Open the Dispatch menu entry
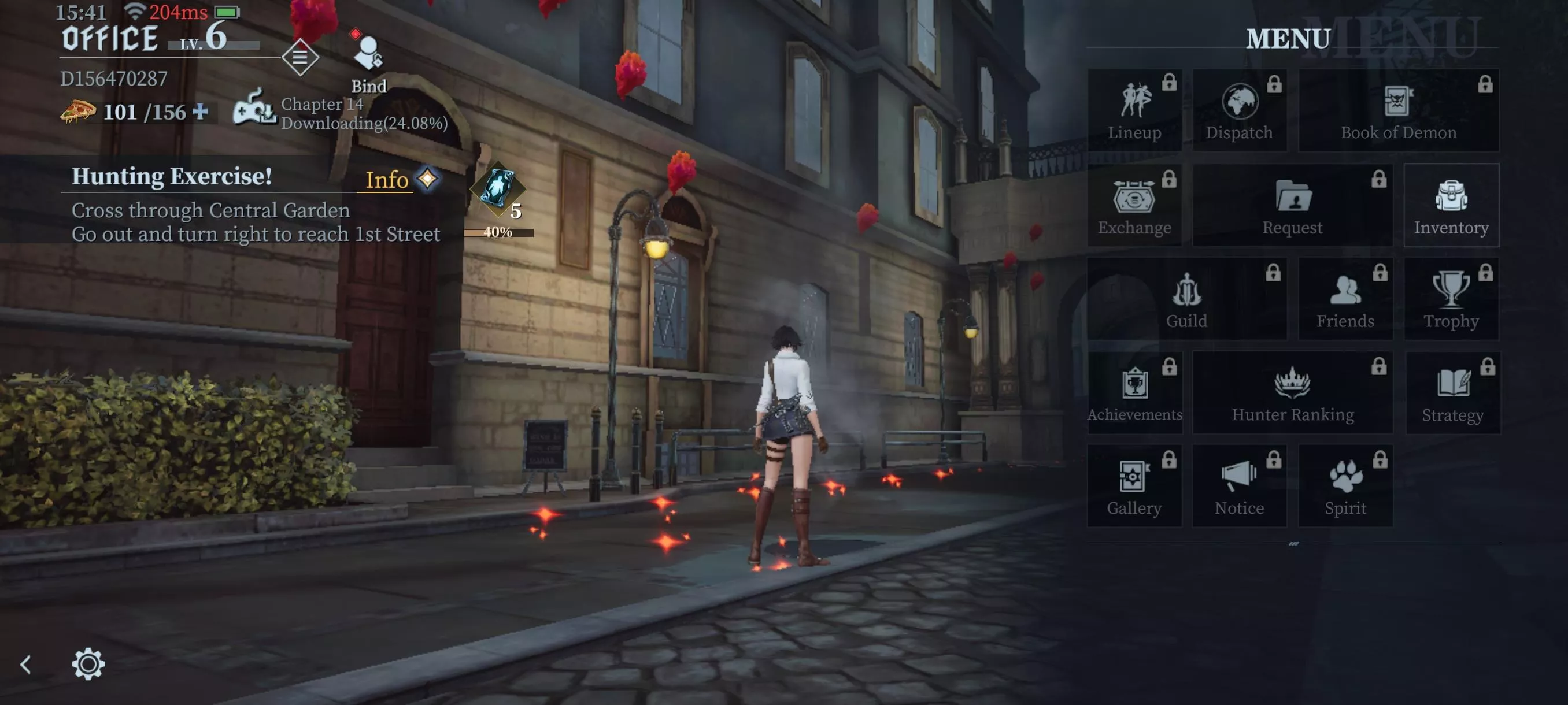This screenshot has height=705, width=1568. [1239, 110]
